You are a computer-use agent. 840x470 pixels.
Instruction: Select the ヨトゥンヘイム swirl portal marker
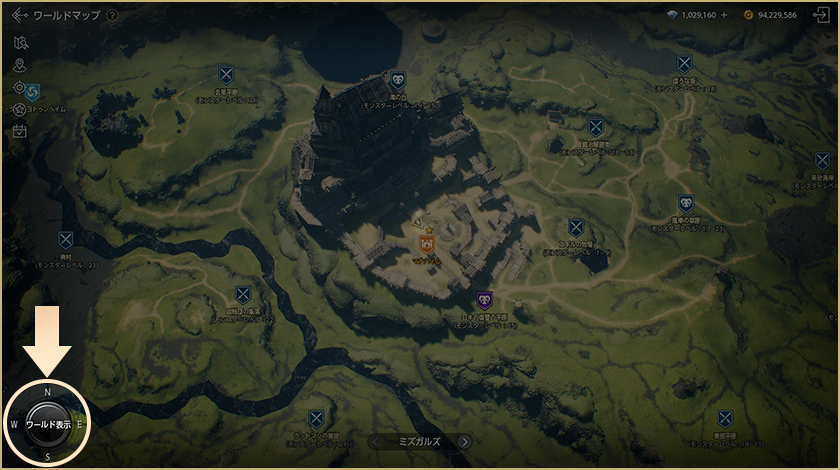pos(33,91)
